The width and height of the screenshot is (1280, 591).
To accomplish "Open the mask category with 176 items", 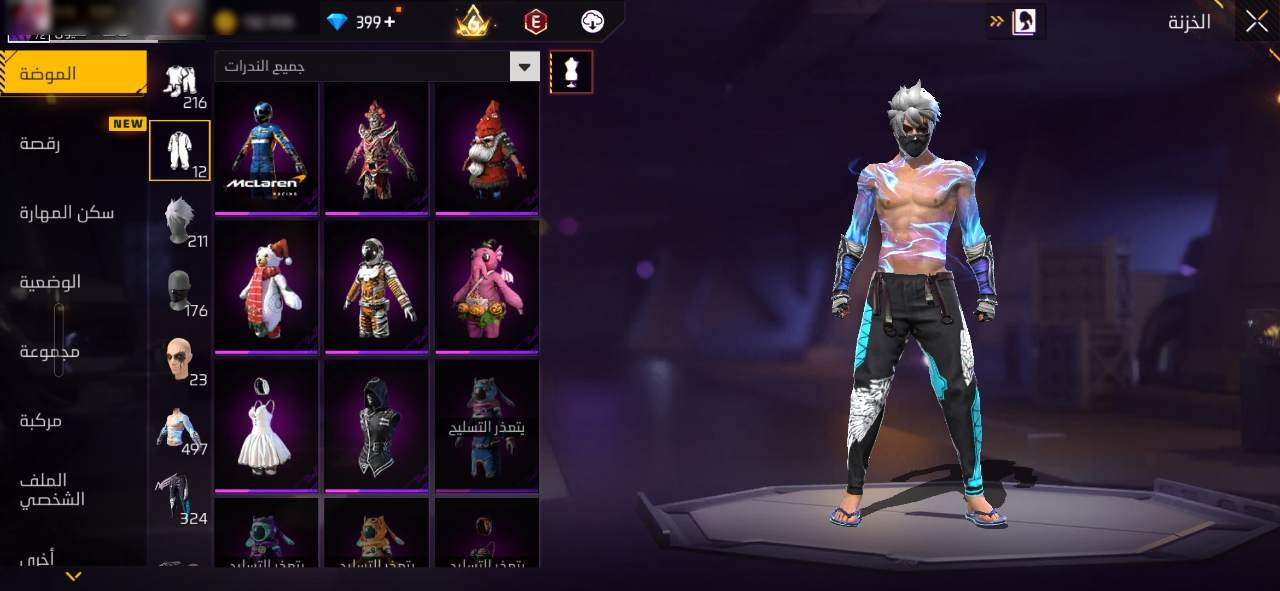I will 180,290.
